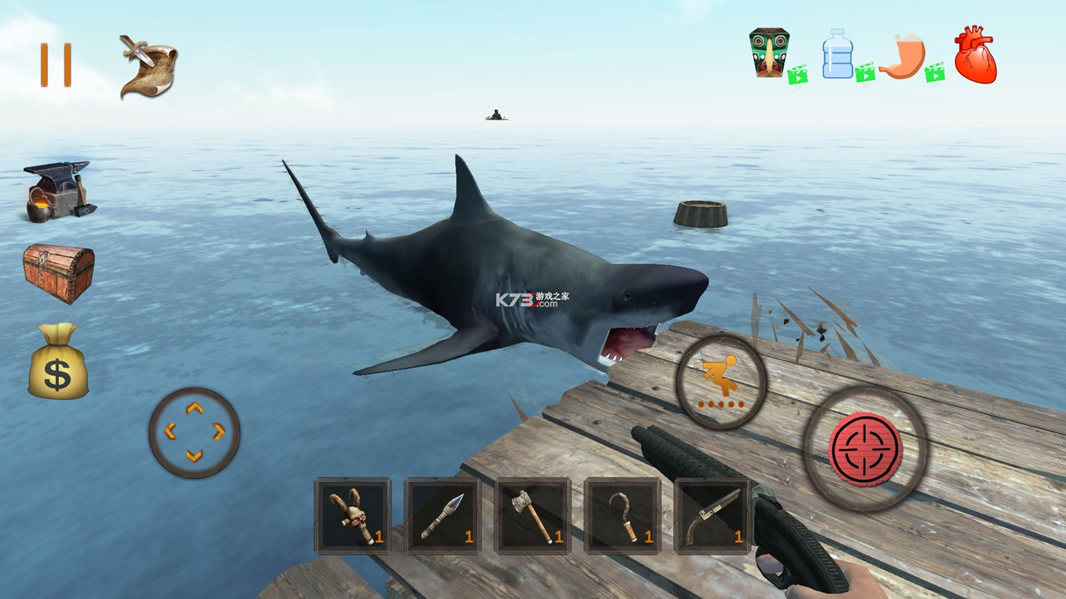The height and width of the screenshot is (599, 1066).
Task: Tap the stomach hunger icon
Action: (903, 56)
